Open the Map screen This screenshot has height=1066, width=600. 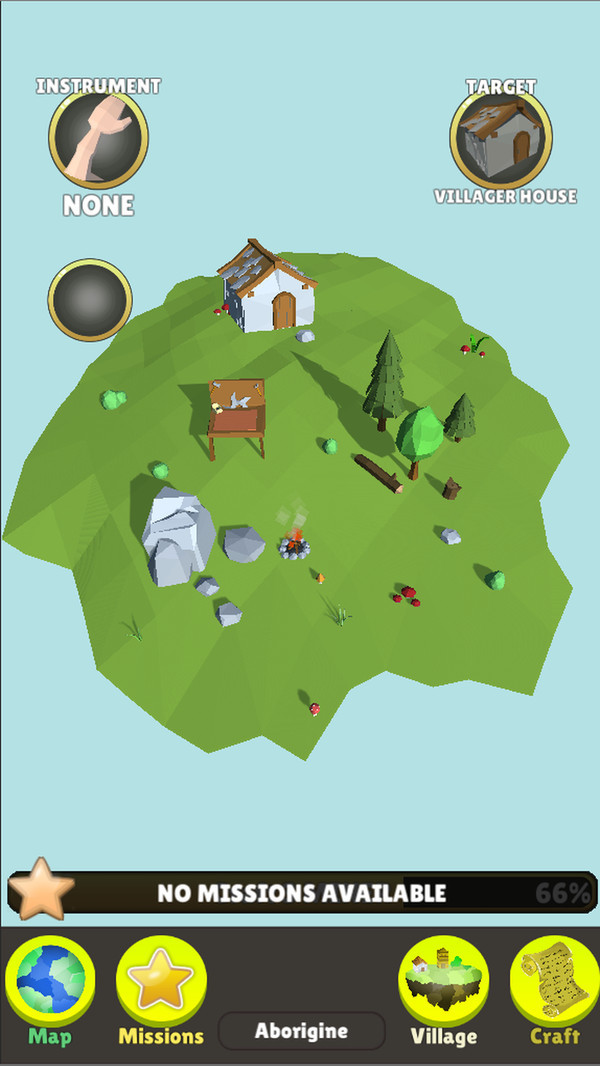click(51, 989)
